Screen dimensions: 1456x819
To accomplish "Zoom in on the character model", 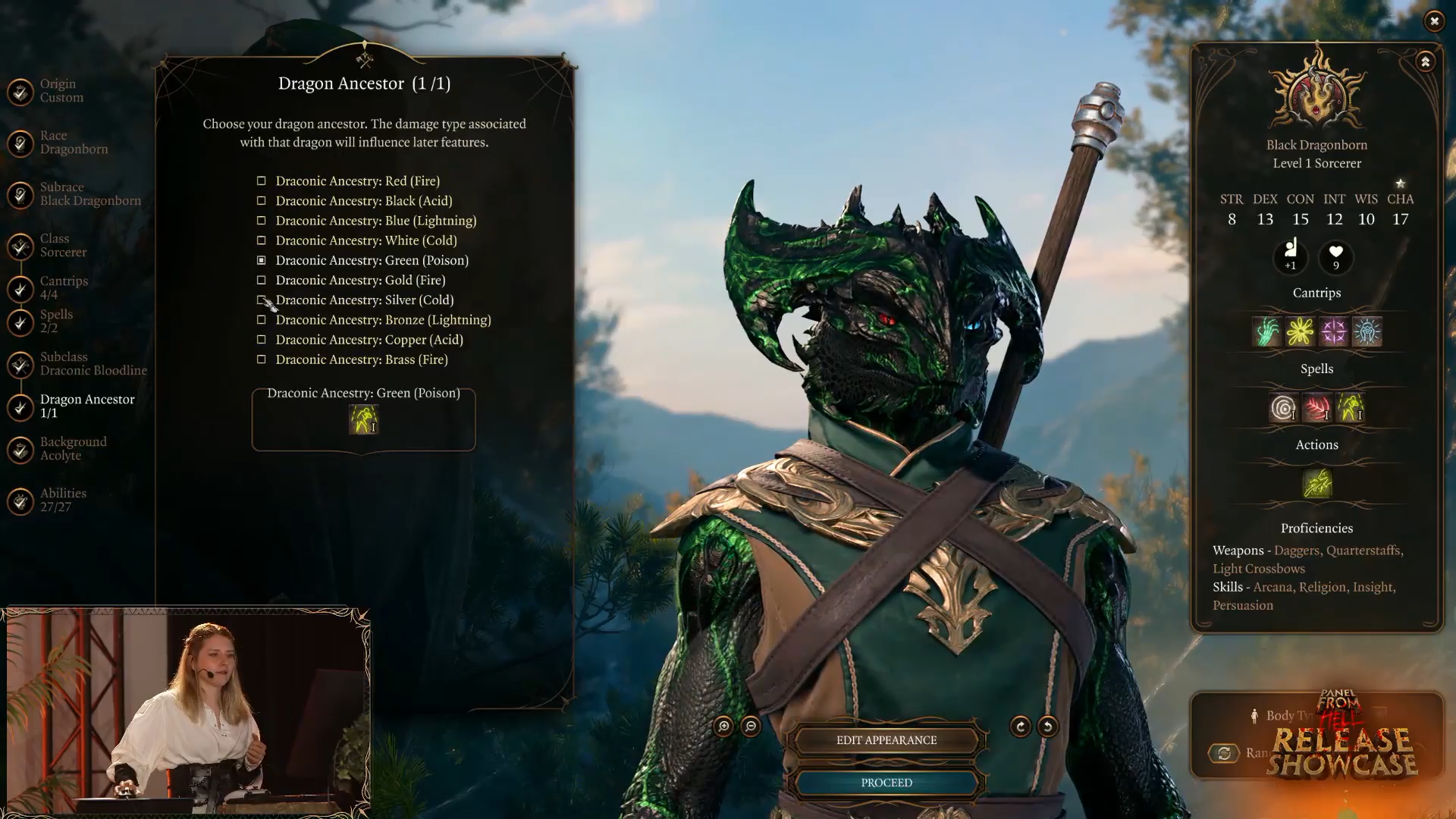I will pos(723,726).
